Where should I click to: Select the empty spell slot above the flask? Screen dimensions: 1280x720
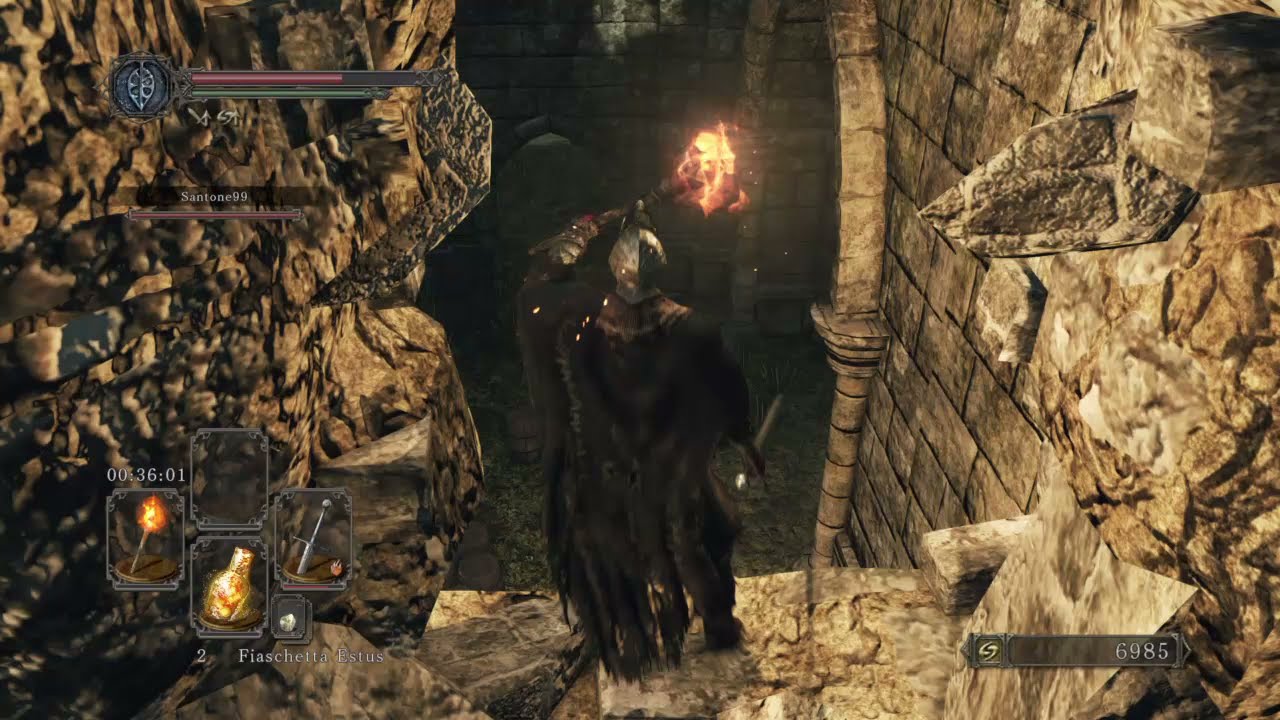(x=229, y=479)
